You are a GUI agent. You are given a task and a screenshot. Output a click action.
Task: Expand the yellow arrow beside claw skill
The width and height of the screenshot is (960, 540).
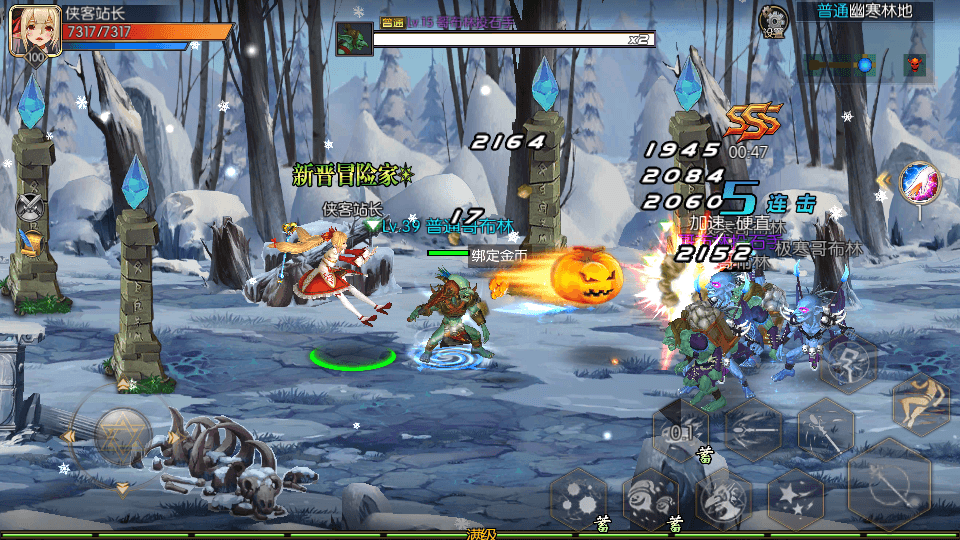click(883, 181)
